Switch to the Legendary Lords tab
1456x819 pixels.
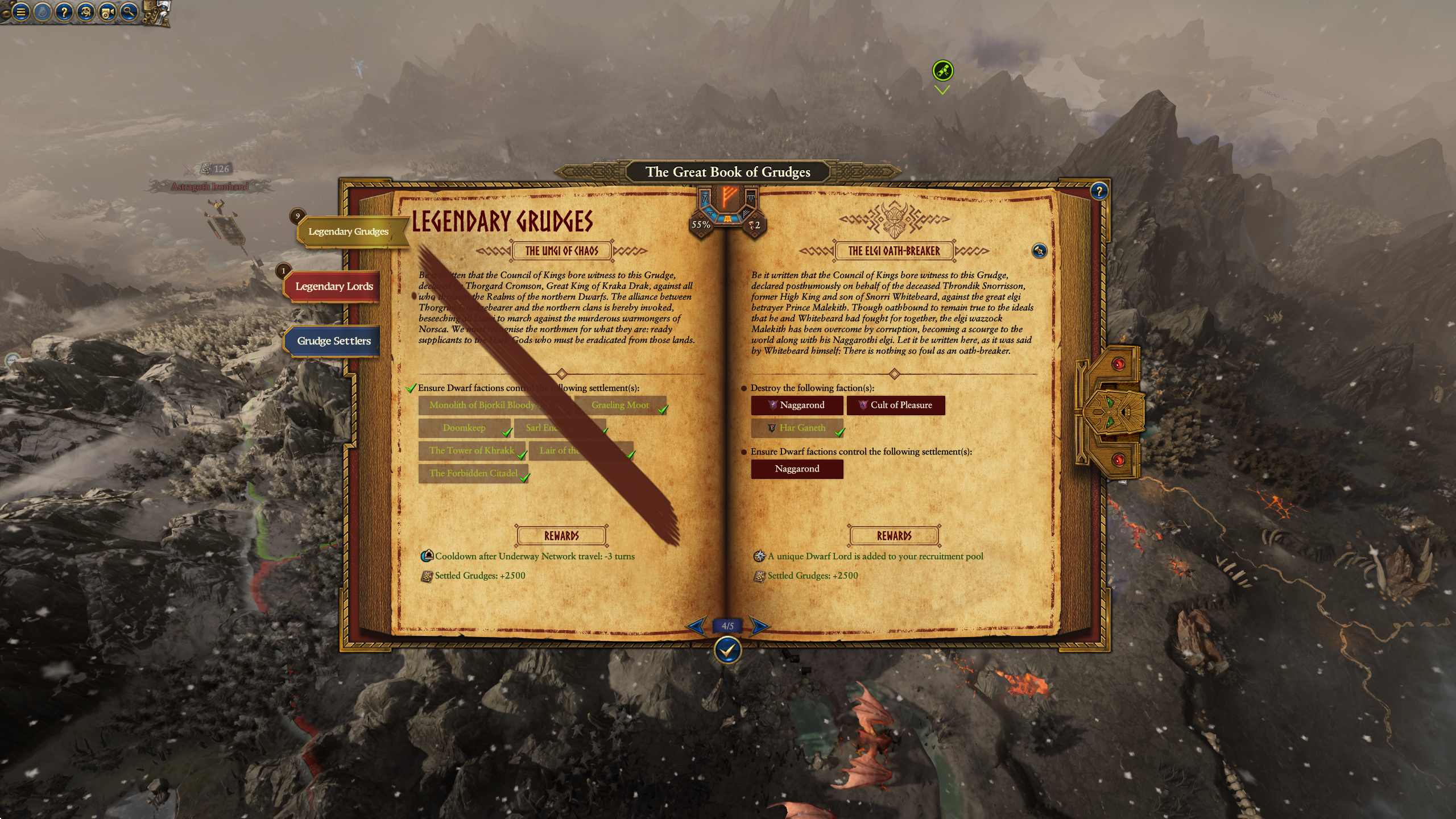coord(333,287)
